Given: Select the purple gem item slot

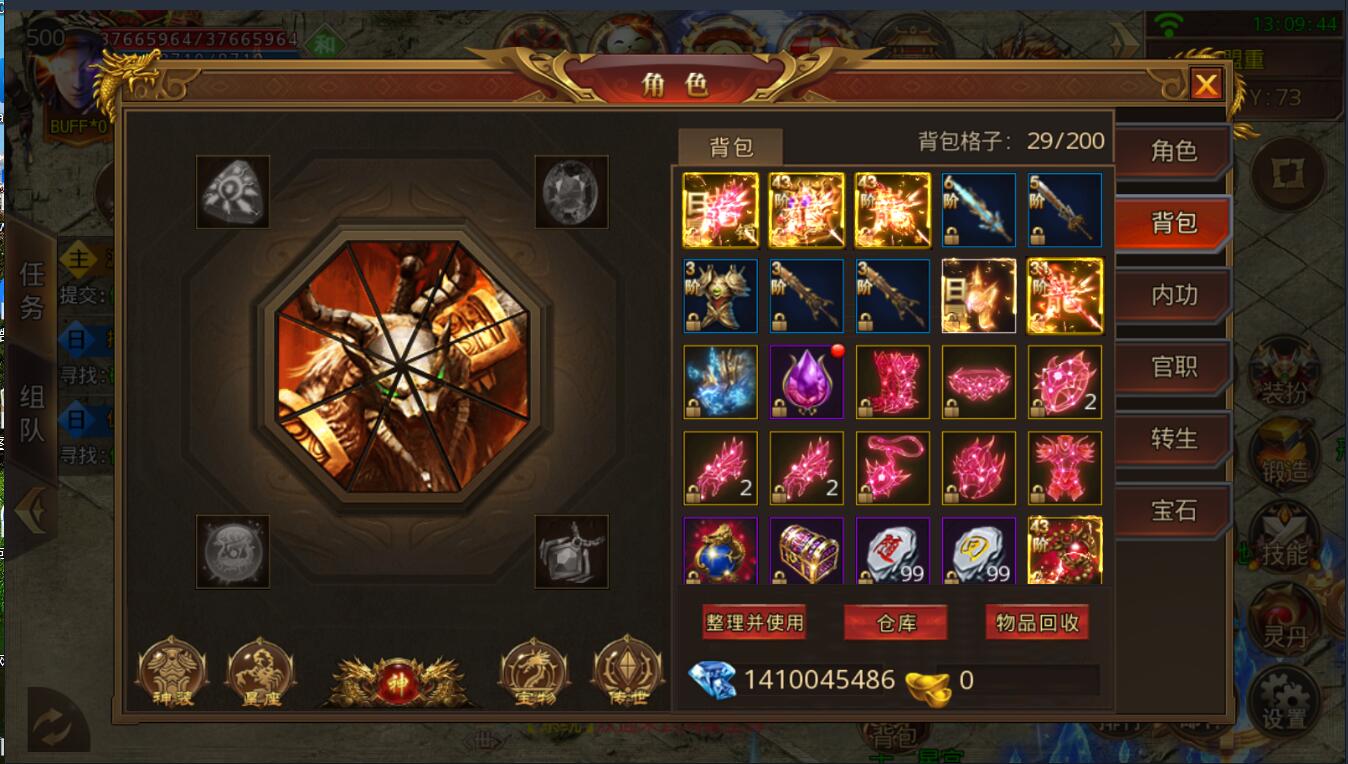Looking at the screenshot, I should point(806,382).
